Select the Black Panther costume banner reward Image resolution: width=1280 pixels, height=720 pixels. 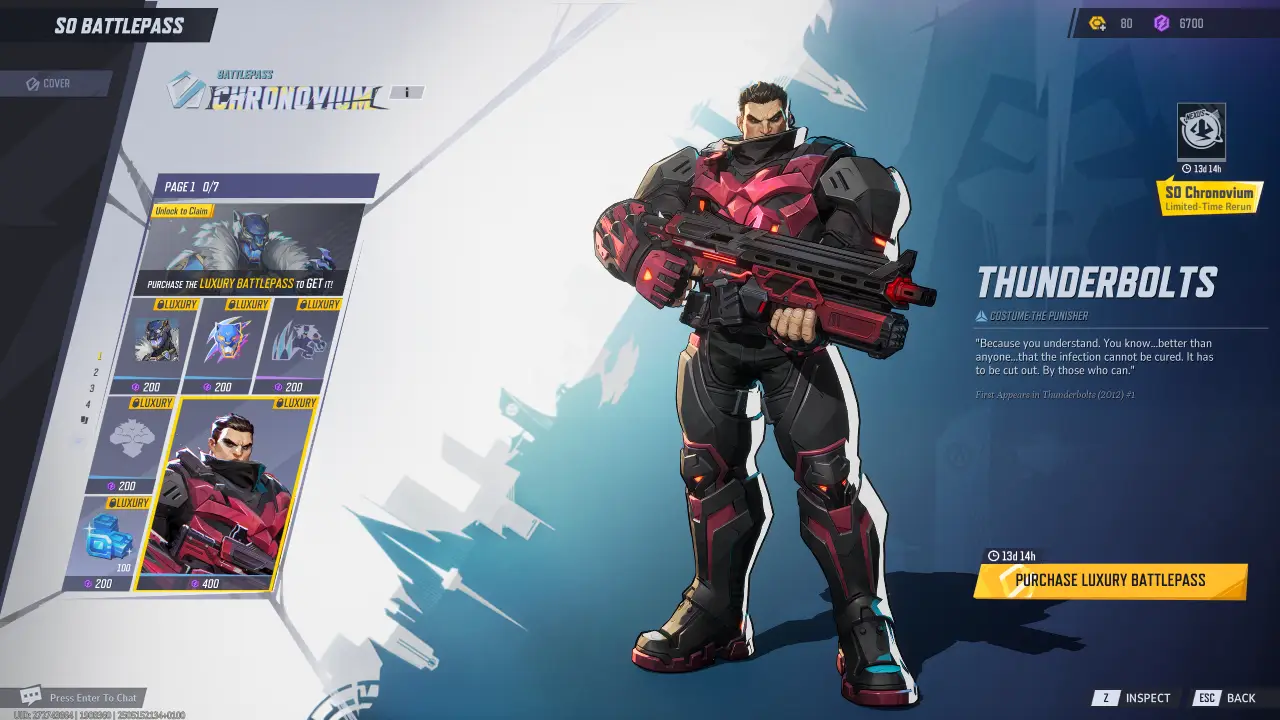pos(250,250)
